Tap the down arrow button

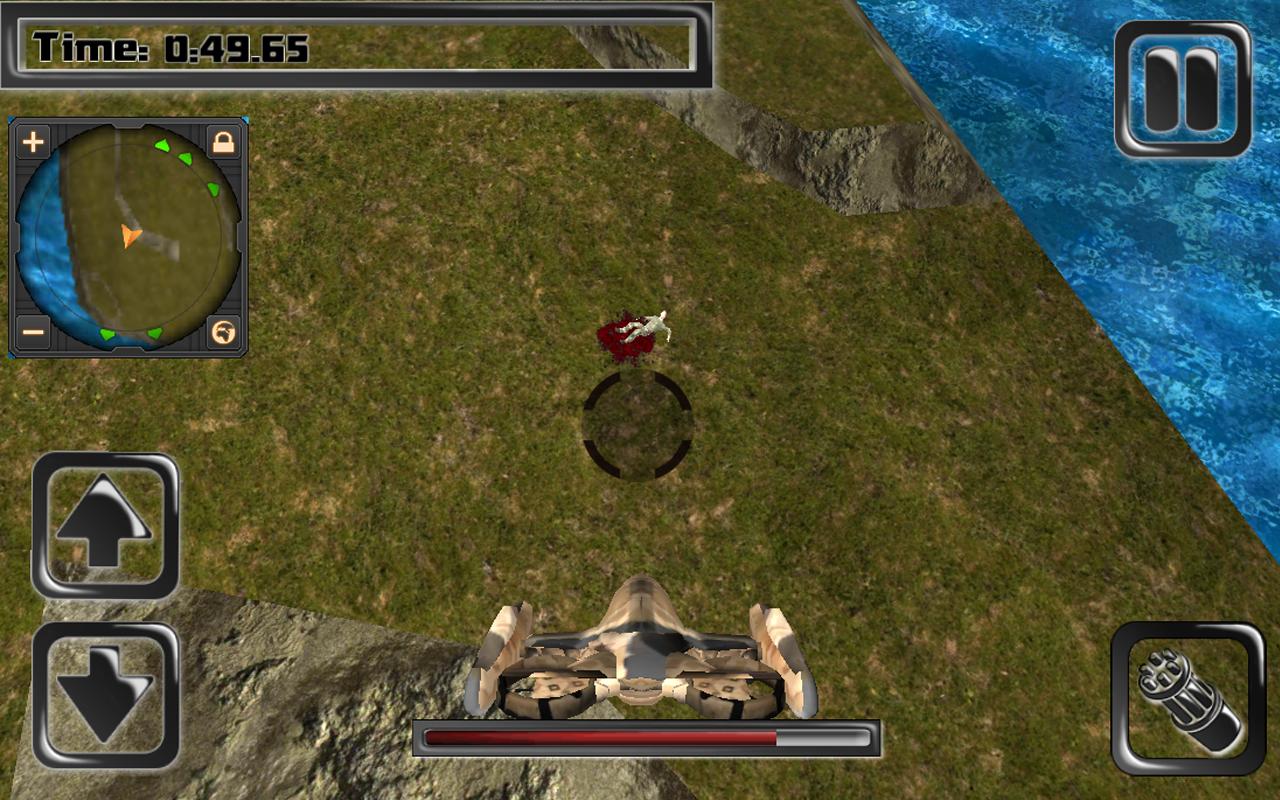105,695
